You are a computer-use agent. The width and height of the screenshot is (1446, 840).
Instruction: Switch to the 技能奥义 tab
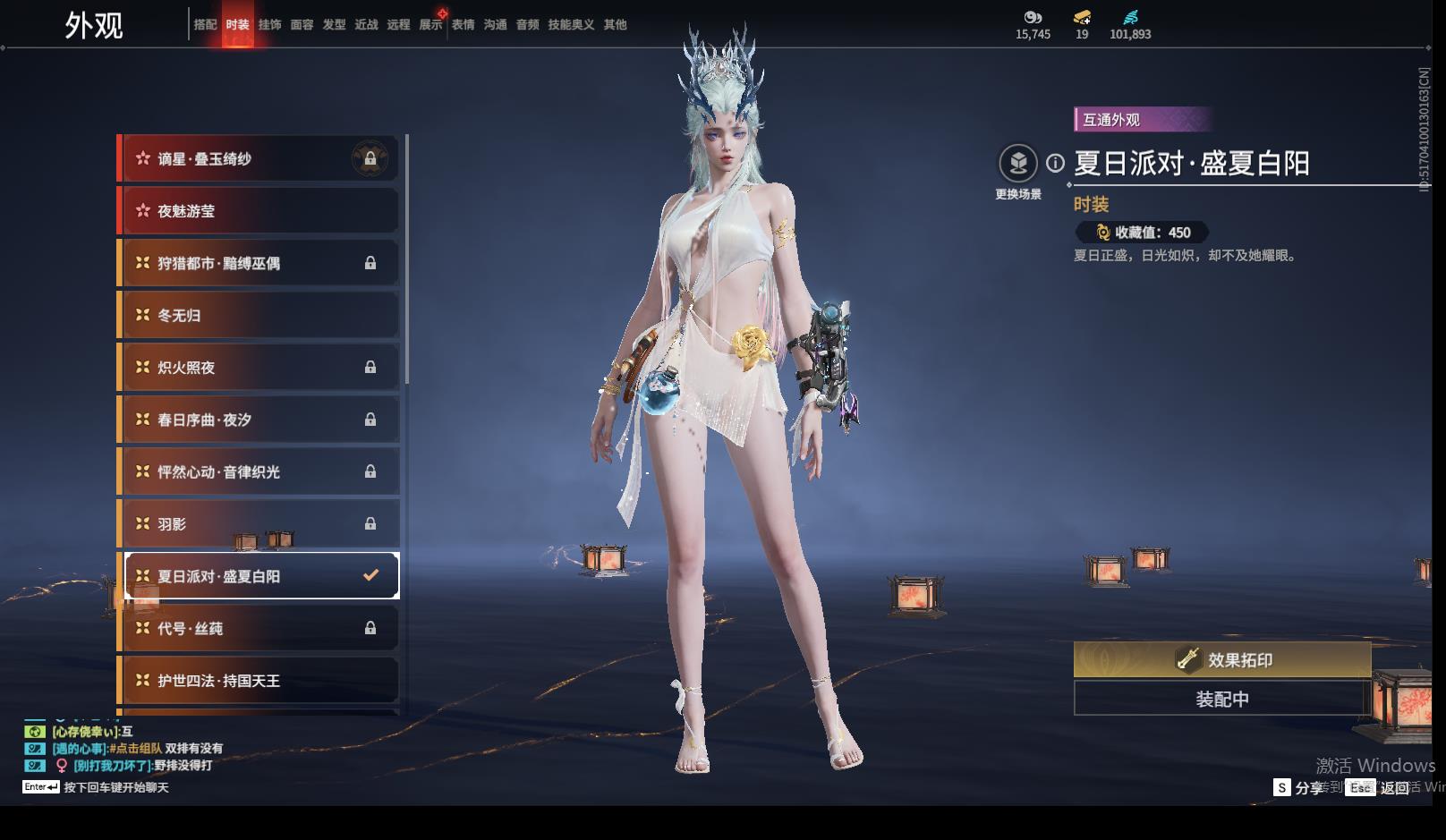click(x=571, y=25)
